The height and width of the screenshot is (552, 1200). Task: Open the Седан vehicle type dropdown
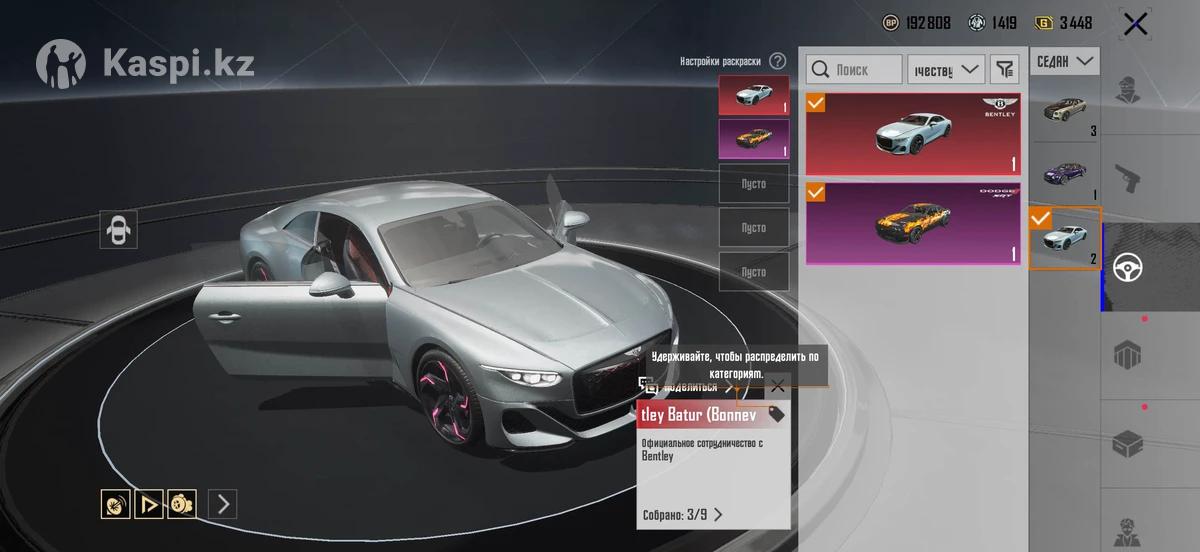1065,62
